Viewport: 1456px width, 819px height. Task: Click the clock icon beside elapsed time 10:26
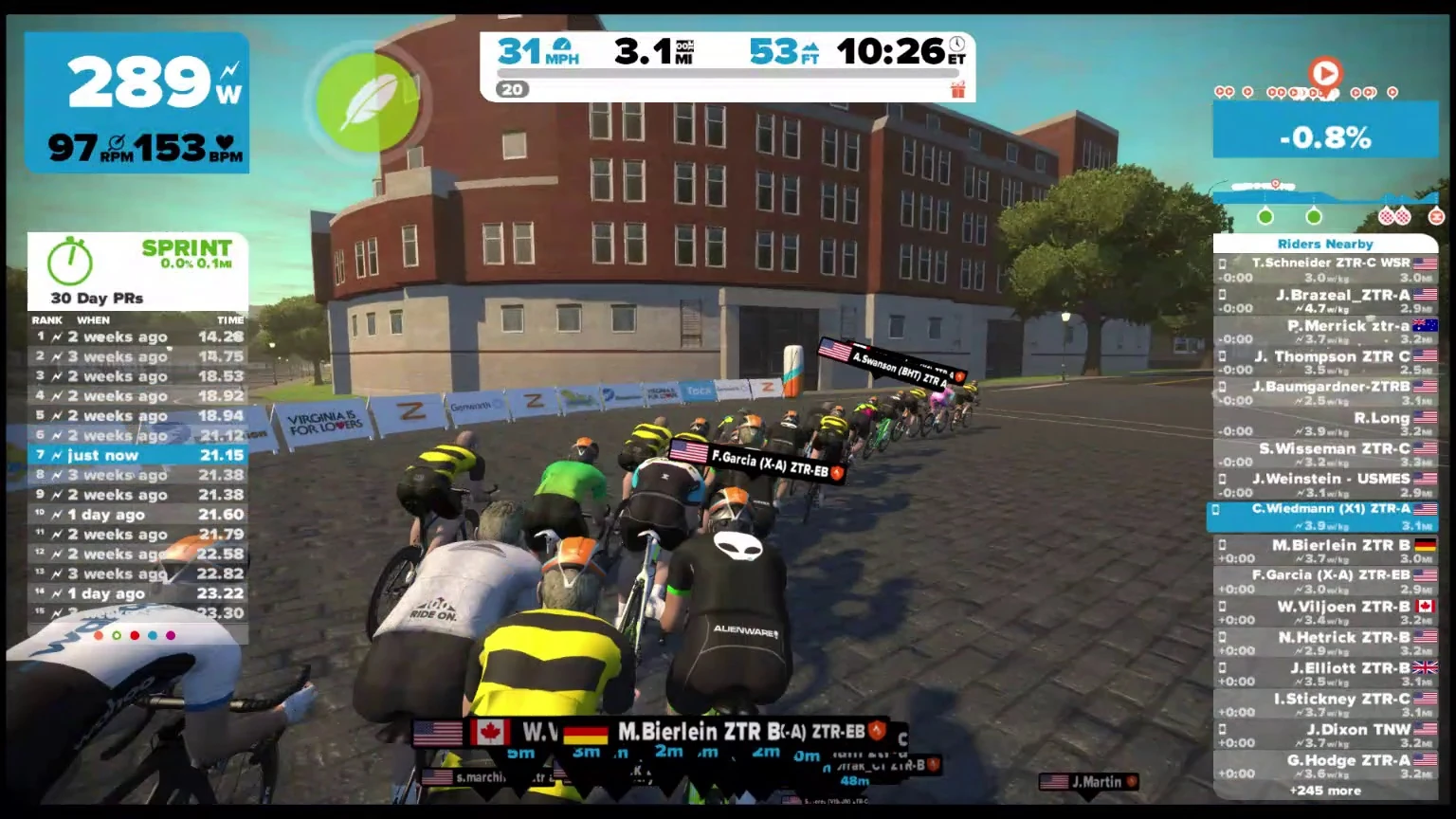(x=955, y=43)
